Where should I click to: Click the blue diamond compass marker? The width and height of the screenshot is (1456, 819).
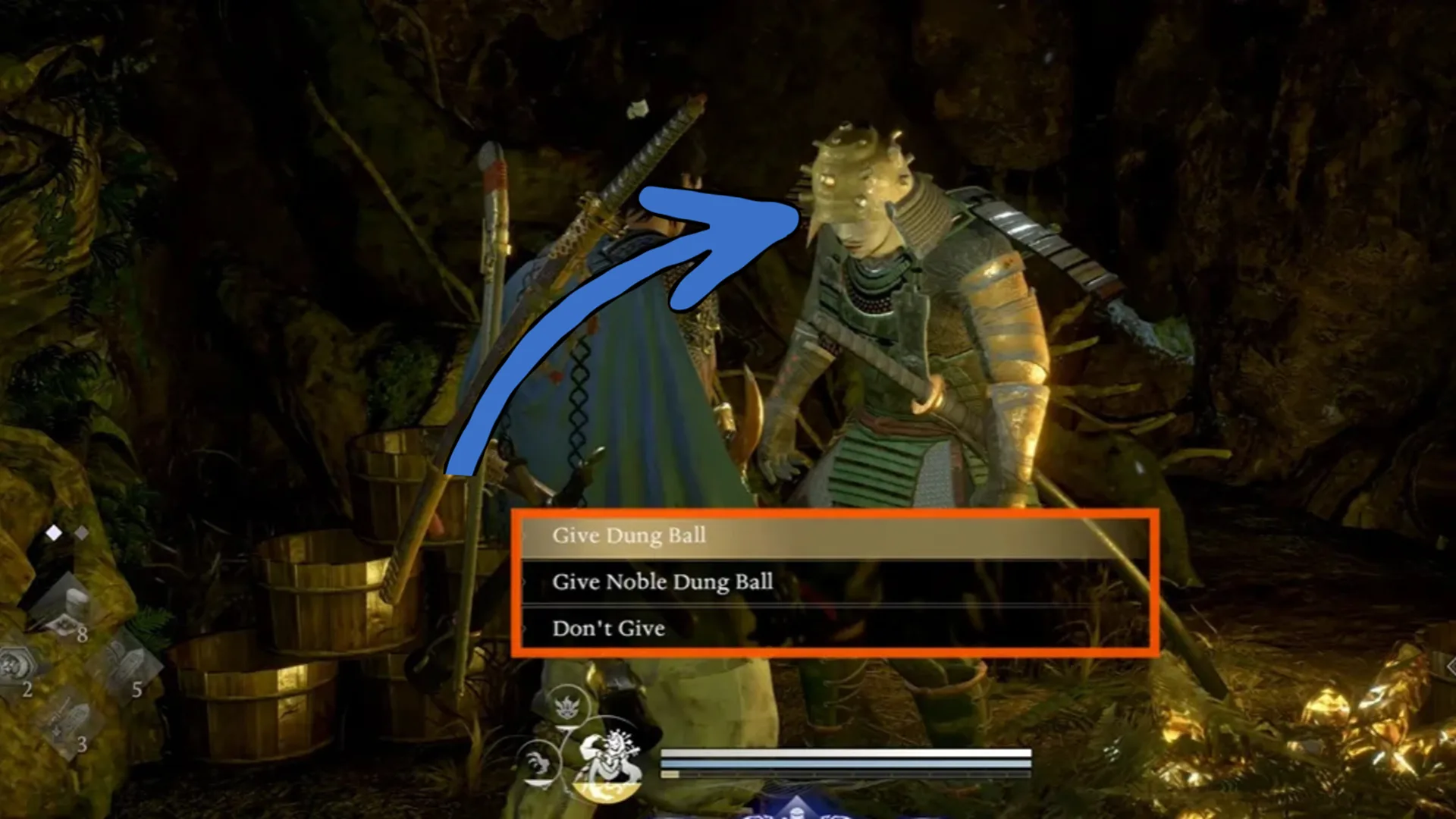797,811
